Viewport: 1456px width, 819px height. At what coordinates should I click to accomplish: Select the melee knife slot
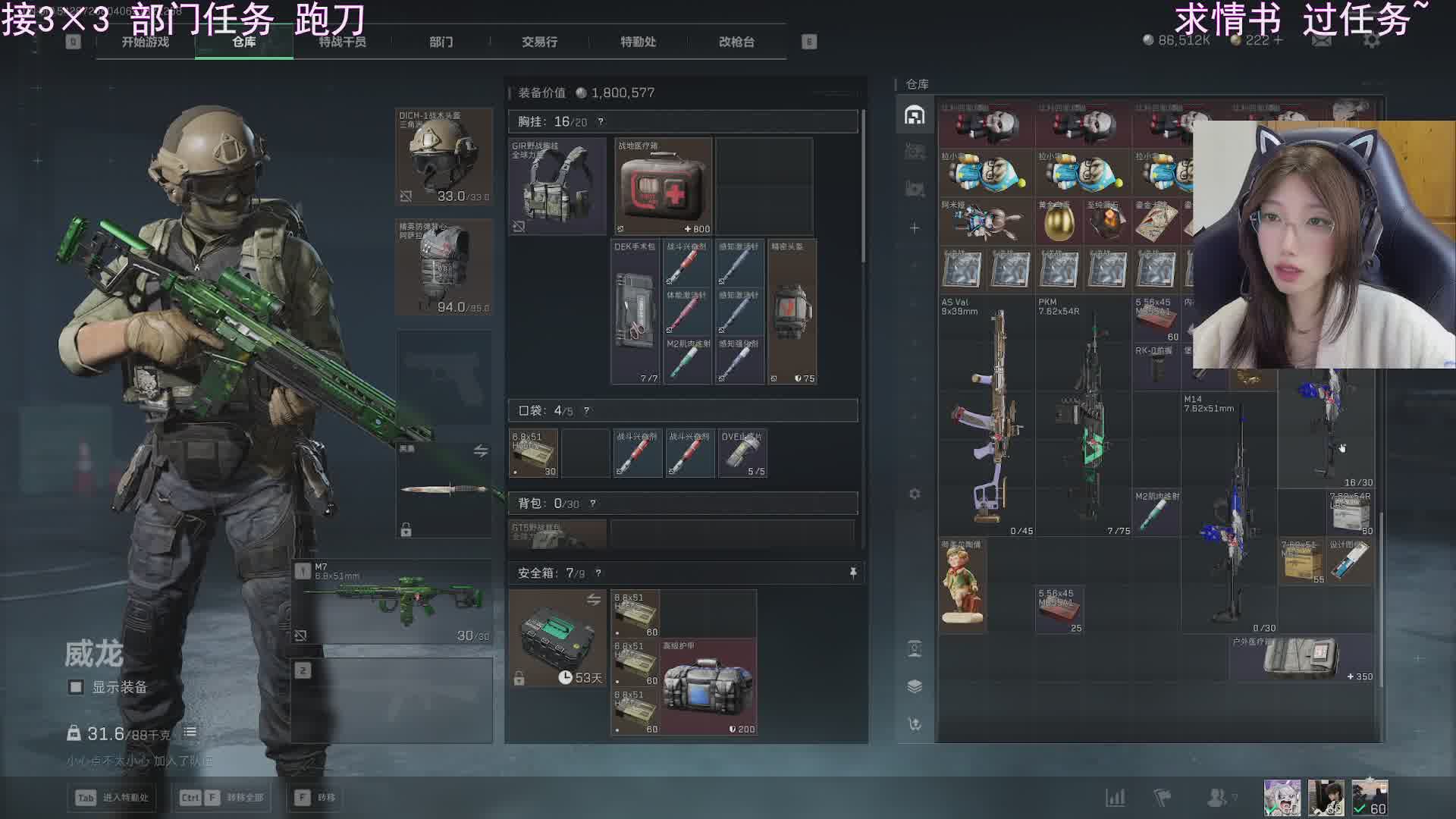444,489
